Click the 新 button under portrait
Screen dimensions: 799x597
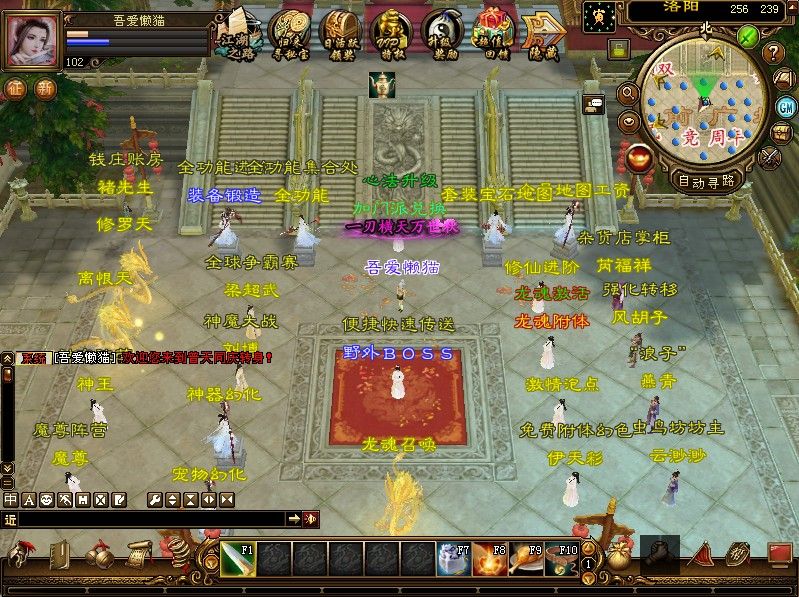coord(45,88)
